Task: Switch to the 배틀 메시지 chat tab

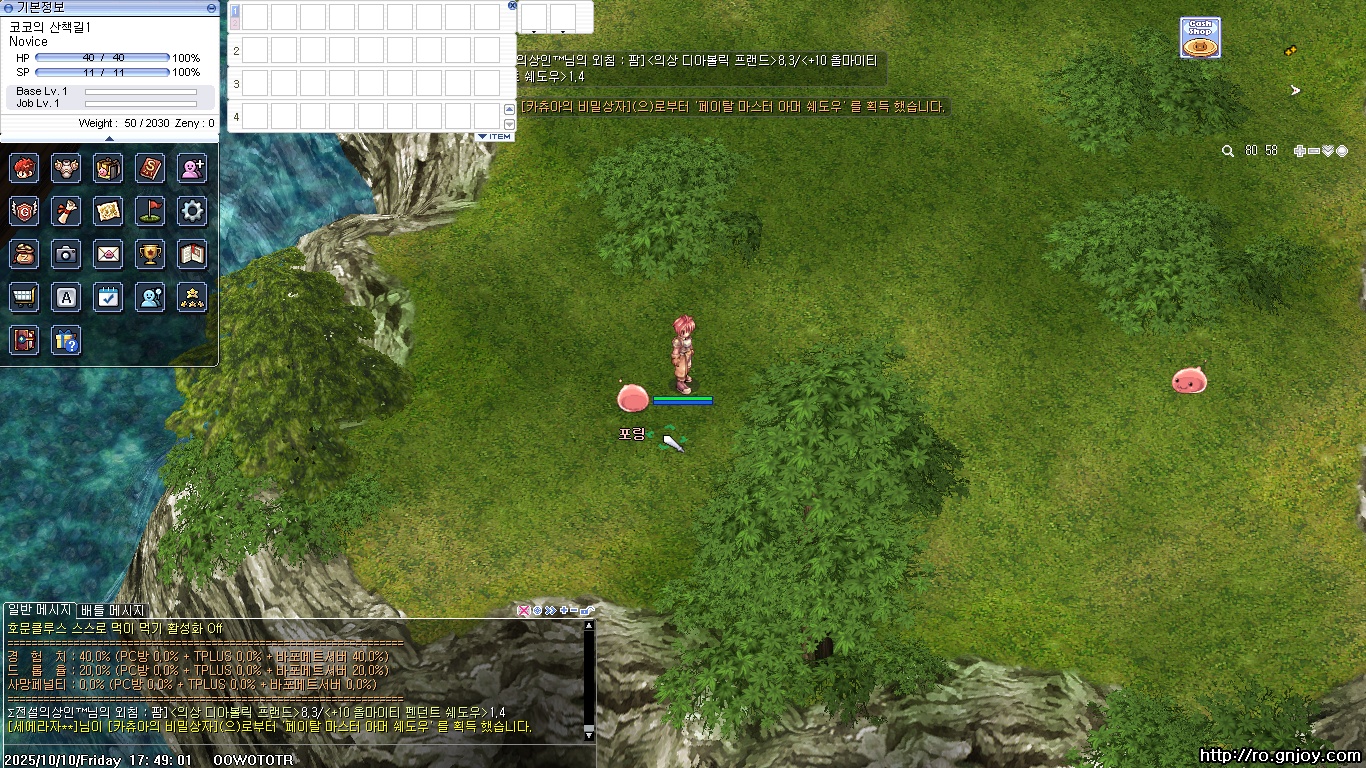Action: point(112,610)
